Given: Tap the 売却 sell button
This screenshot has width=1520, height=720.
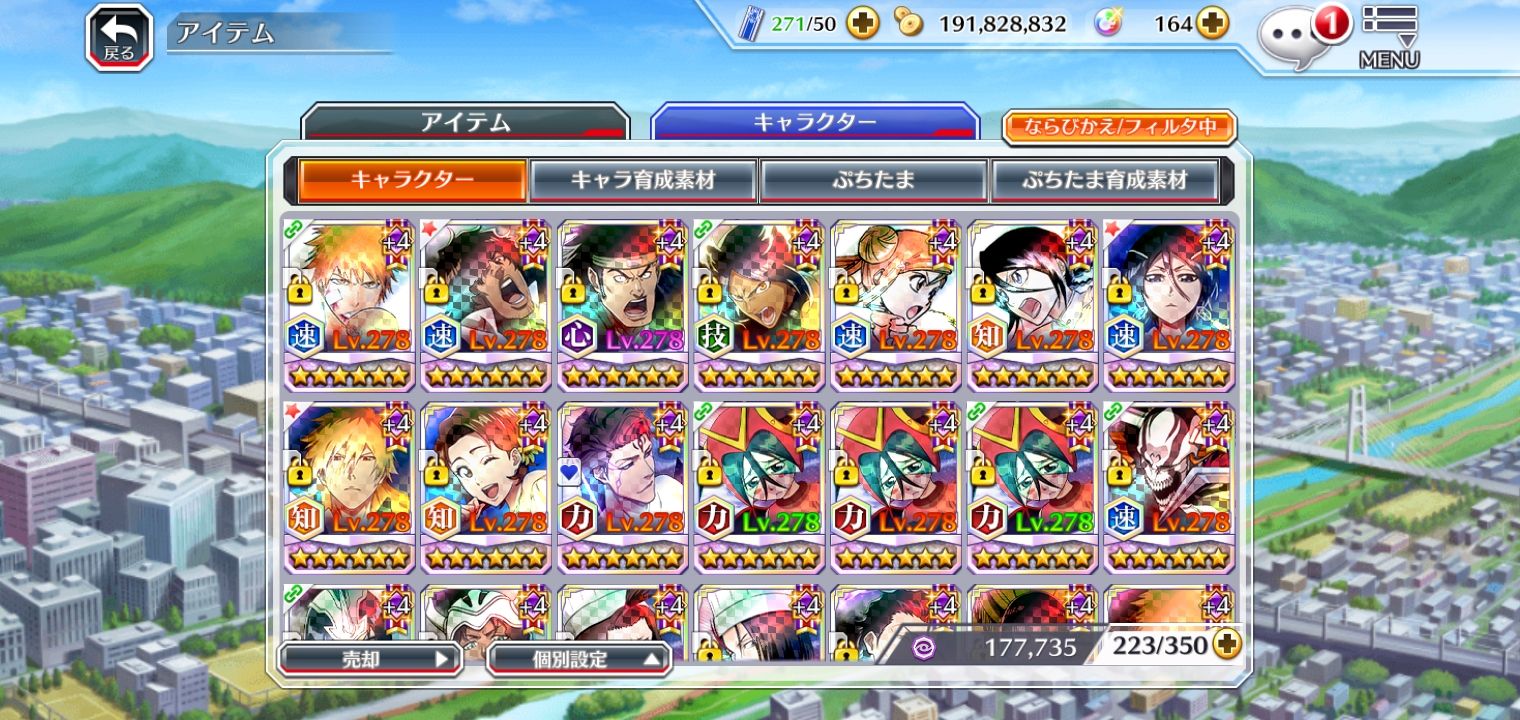Looking at the screenshot, I should 368,659.
